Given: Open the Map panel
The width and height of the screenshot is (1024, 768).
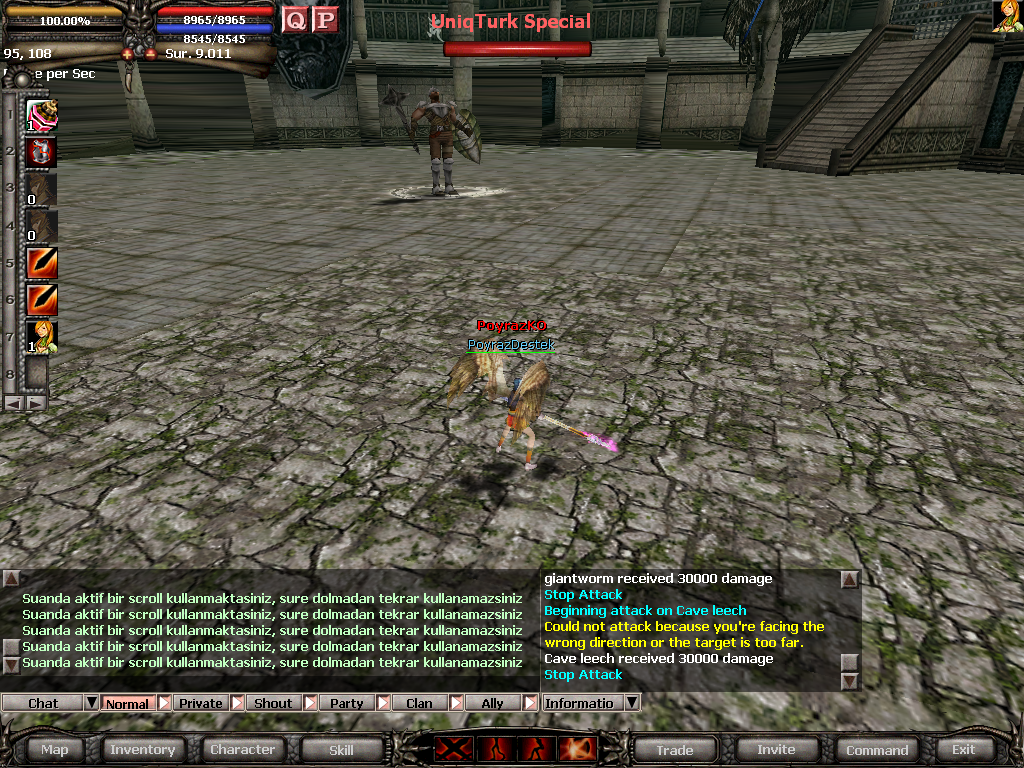Looking at the screenshot, I should 54,749.
